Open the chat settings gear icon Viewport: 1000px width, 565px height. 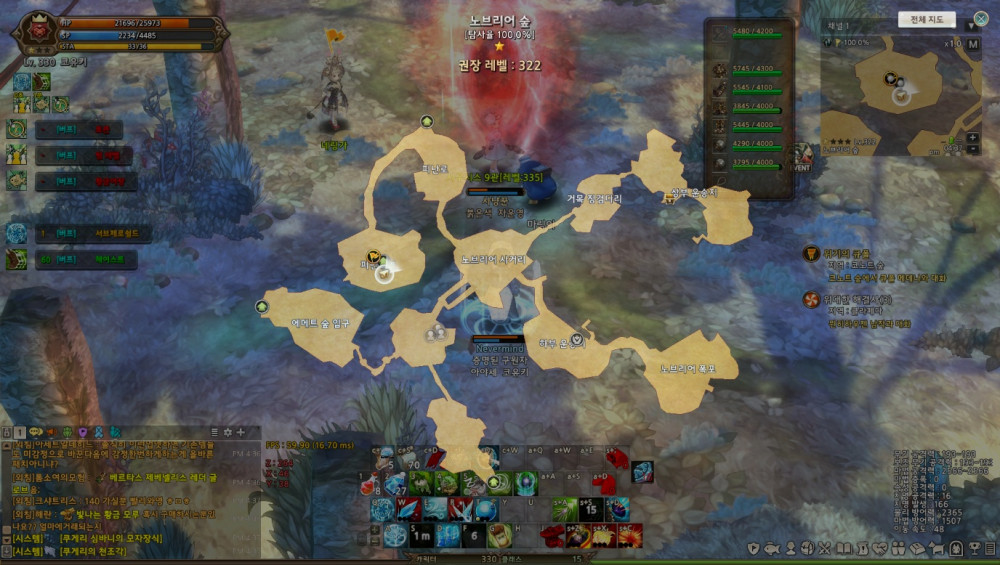pos(228,432)
